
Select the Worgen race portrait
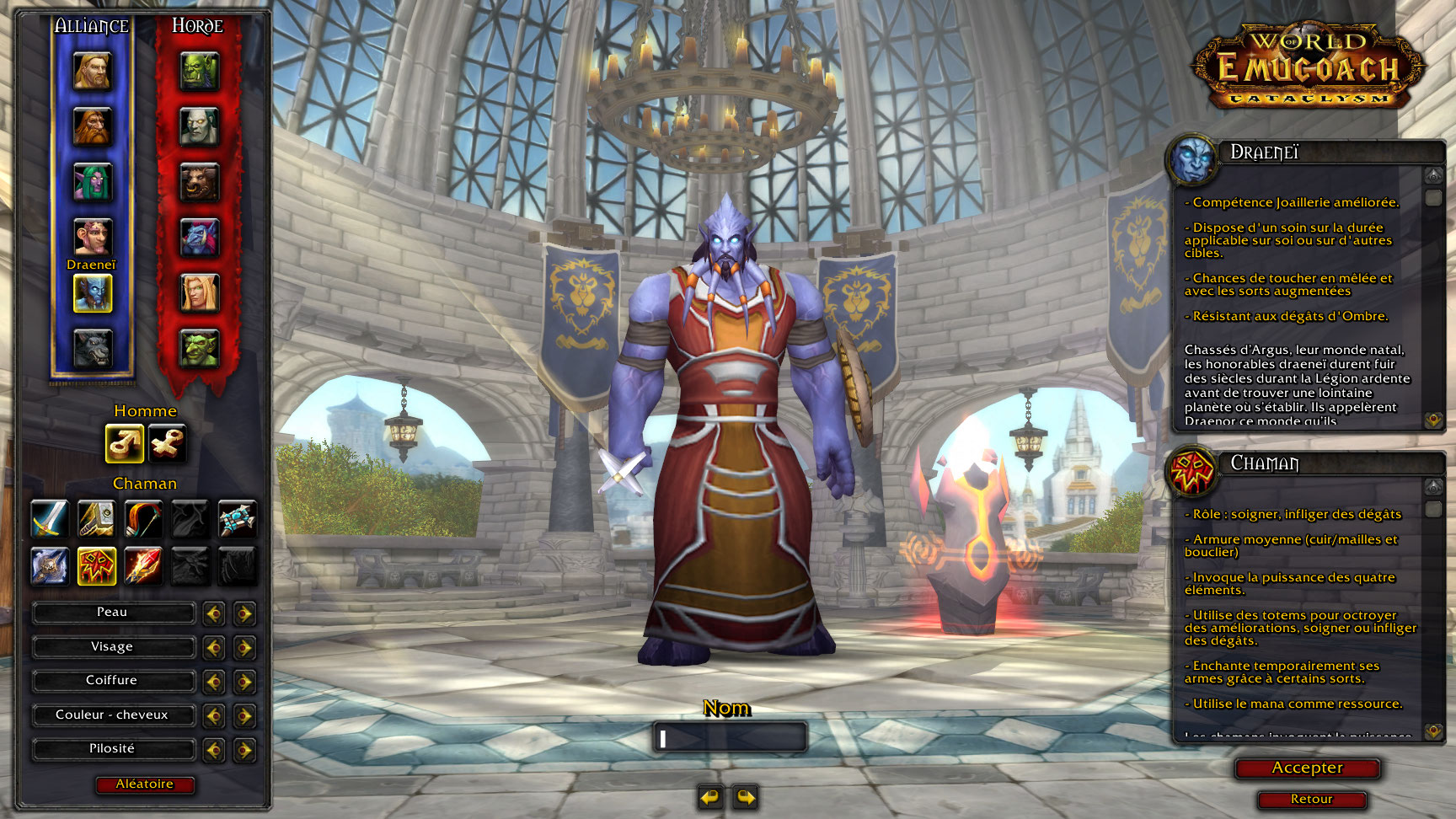pyautogui.click(x=92, y=349)
